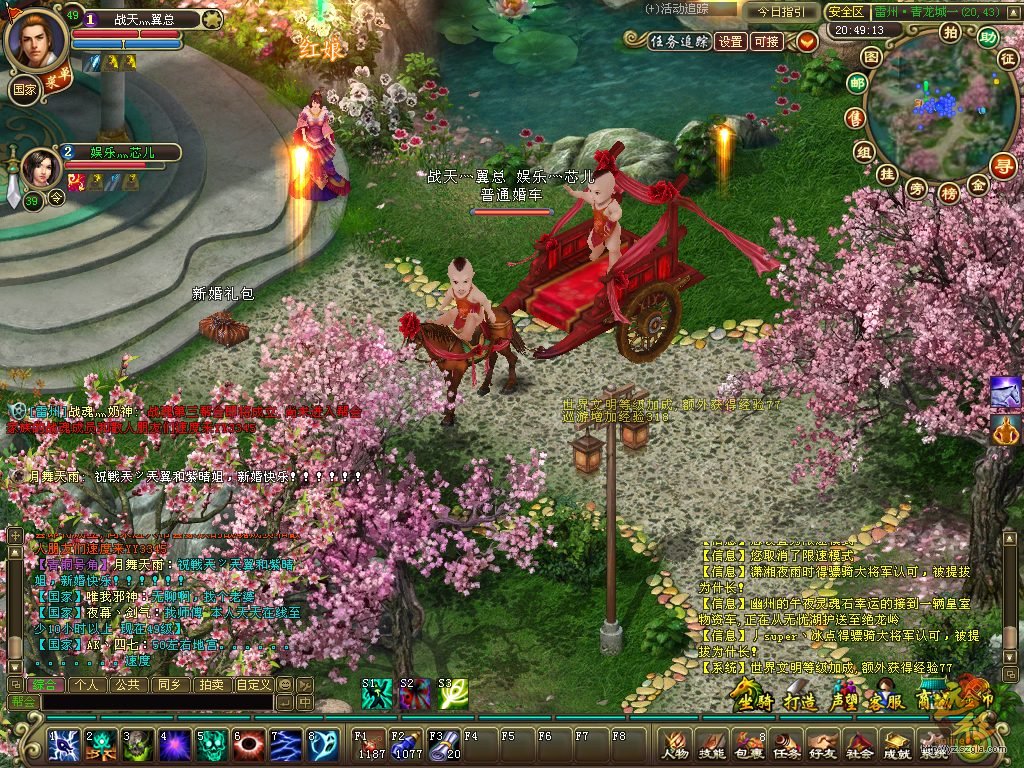
Task: Open the 邮 mail icon by minimap
Action: [856, 84]
